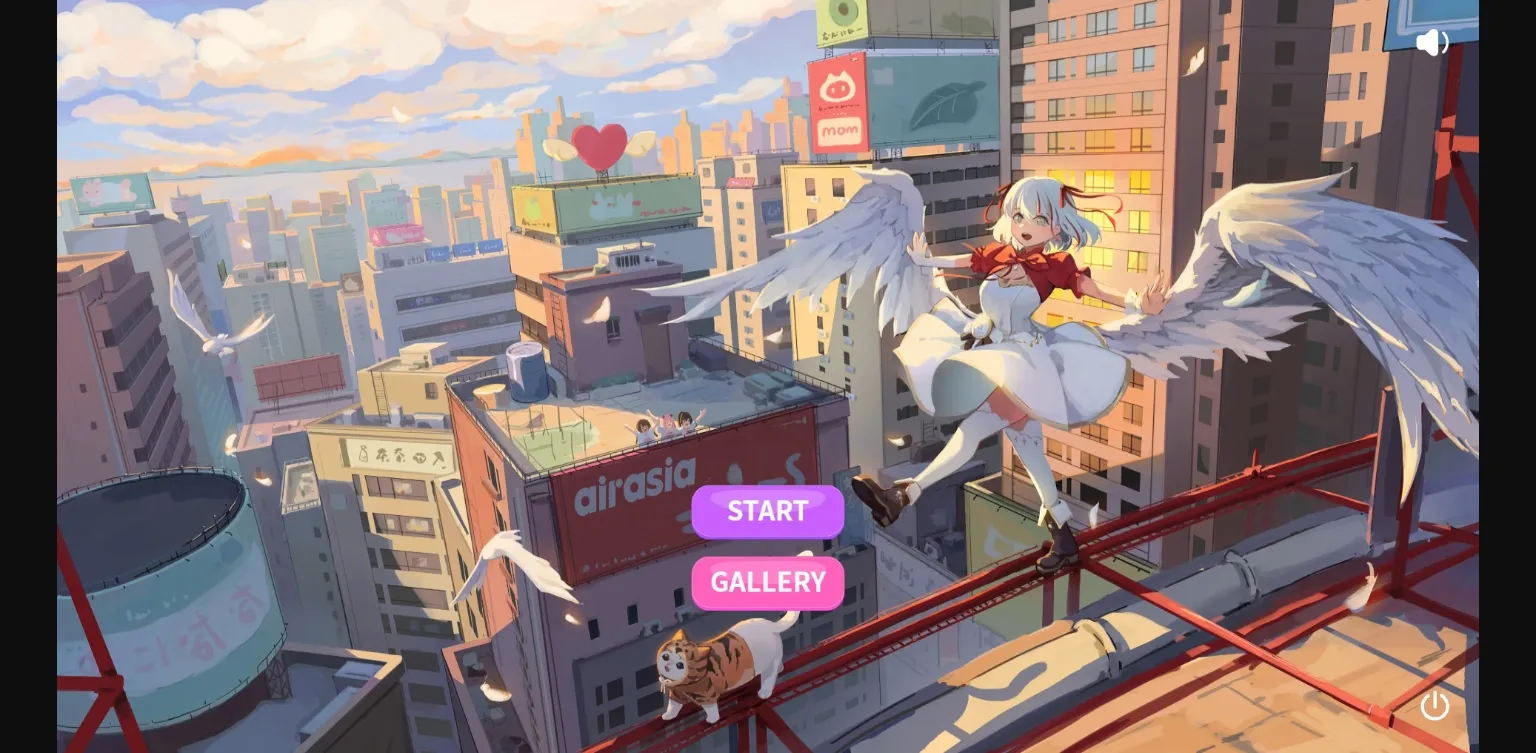The height and width of the screenshot is (753, 1536).
Task: Open the GALLERY
Action: click(767, 582)
